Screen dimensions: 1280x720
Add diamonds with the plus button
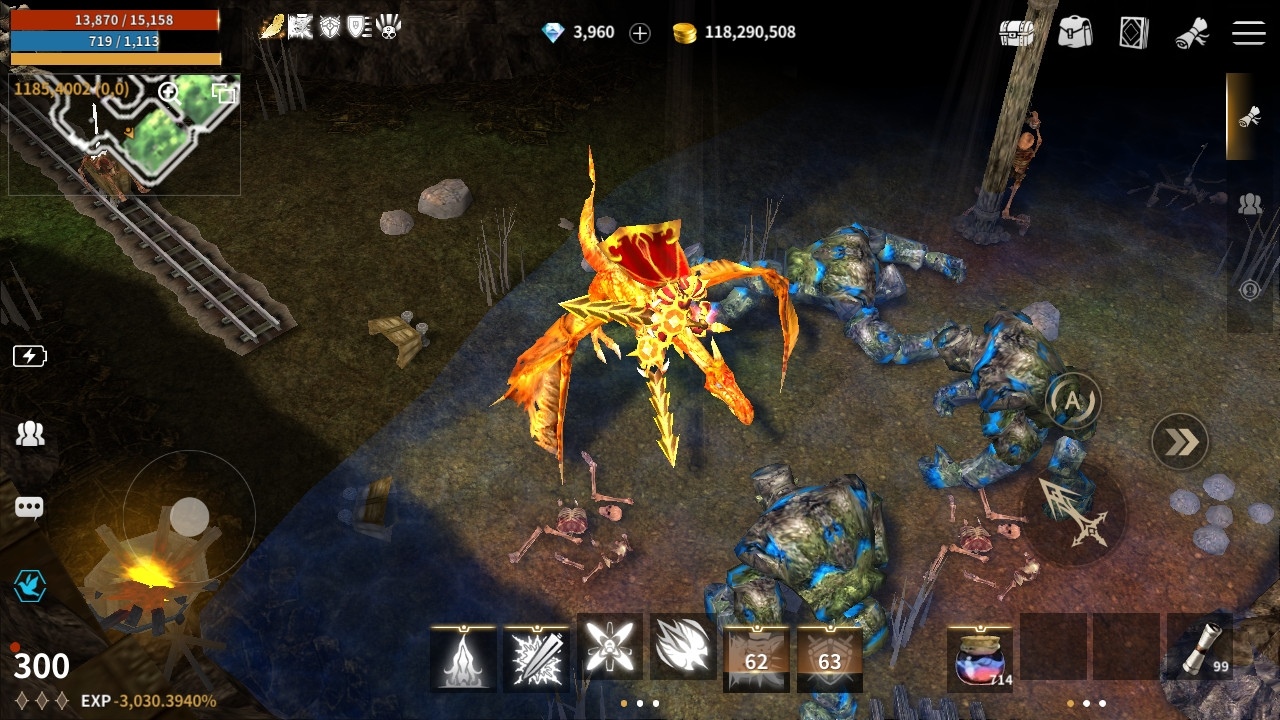(x=640, y=33)
